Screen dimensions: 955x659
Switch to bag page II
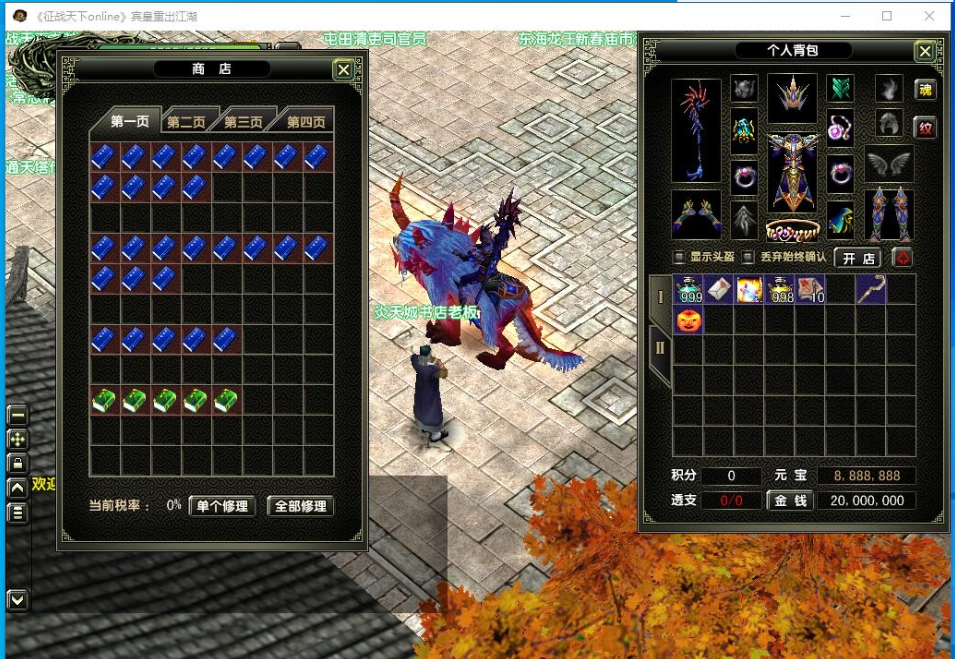pos(660,348)
